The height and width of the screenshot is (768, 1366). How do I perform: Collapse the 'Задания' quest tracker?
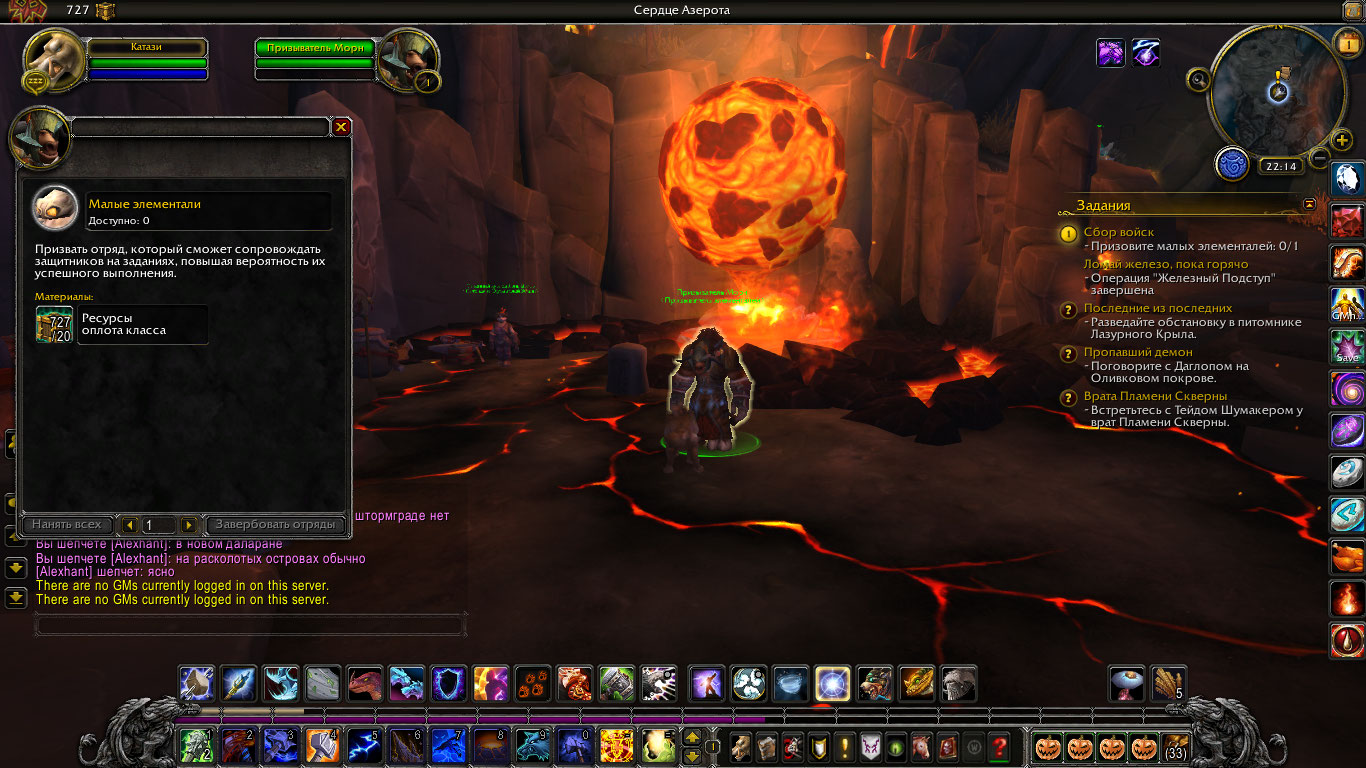coord(1309,204)
